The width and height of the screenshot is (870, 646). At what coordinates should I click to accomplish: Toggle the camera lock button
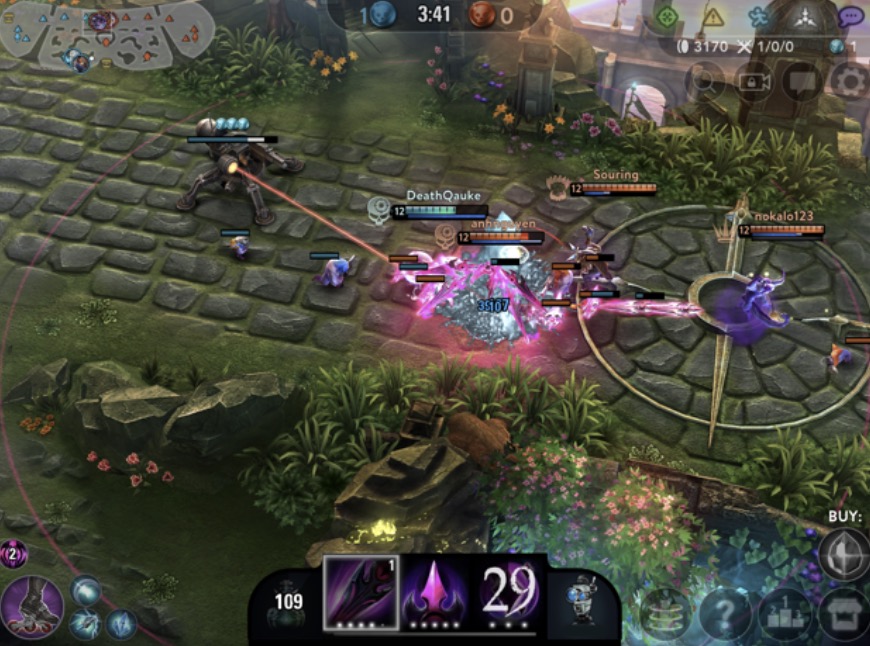pos(754,81)
